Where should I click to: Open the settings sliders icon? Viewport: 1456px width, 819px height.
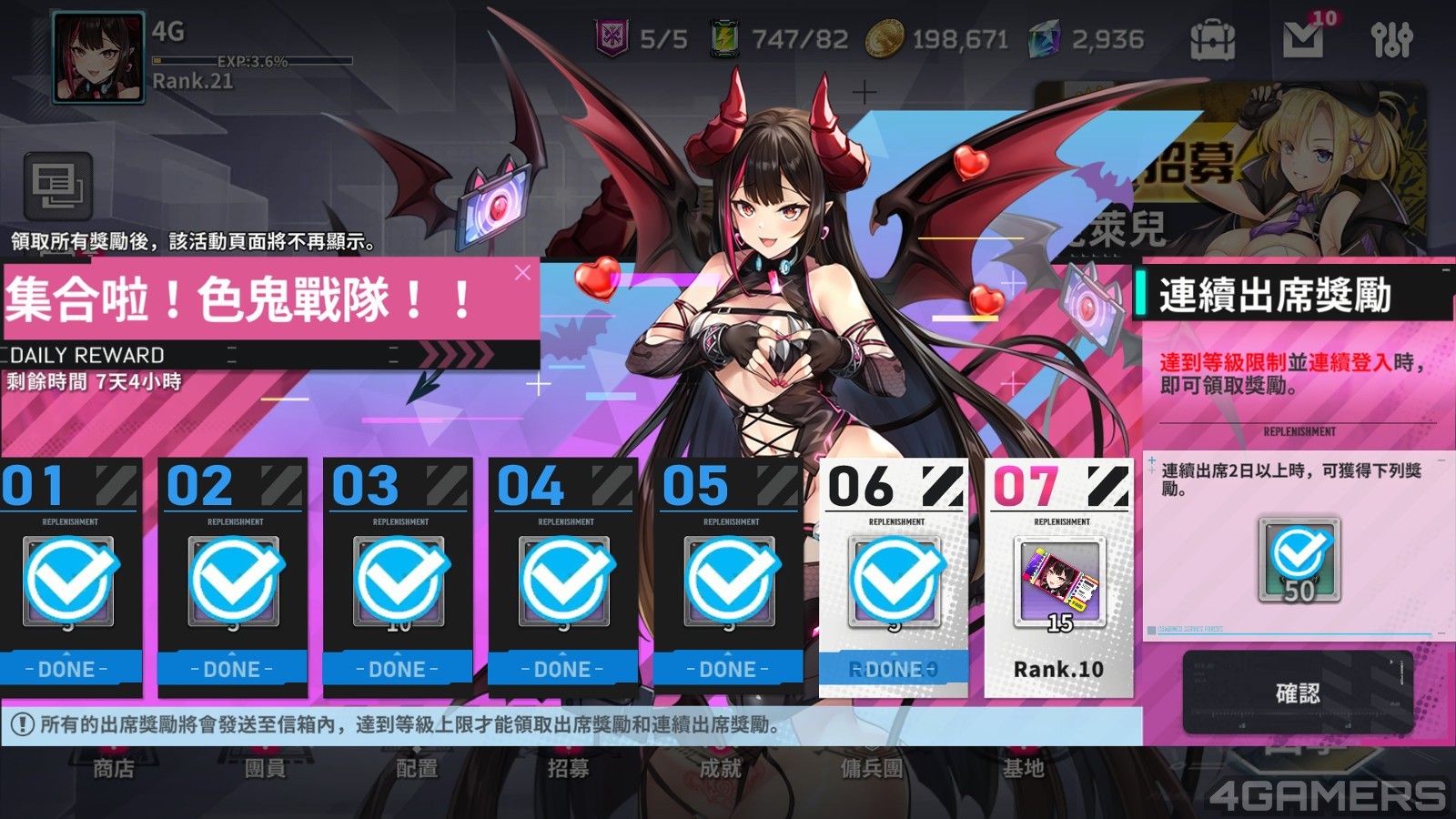1391,39
